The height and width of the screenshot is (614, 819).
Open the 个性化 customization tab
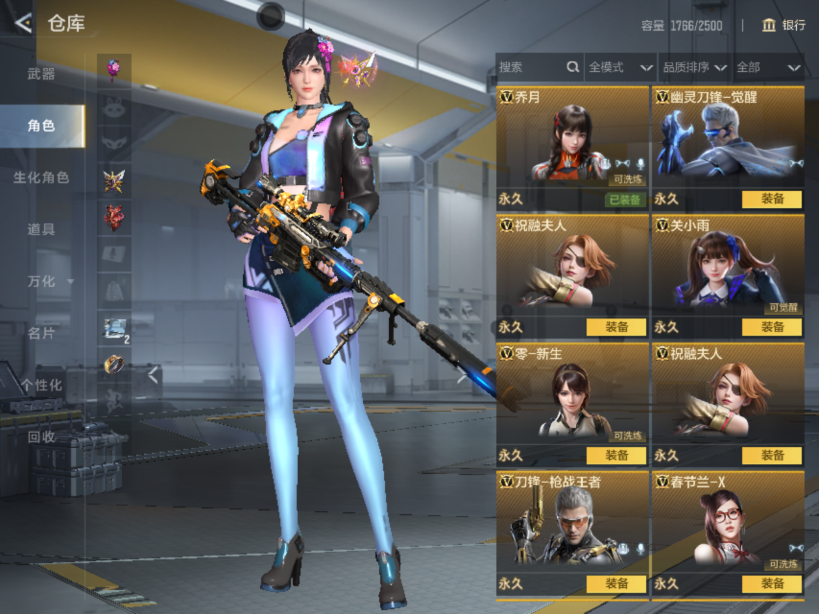(41, 385)
